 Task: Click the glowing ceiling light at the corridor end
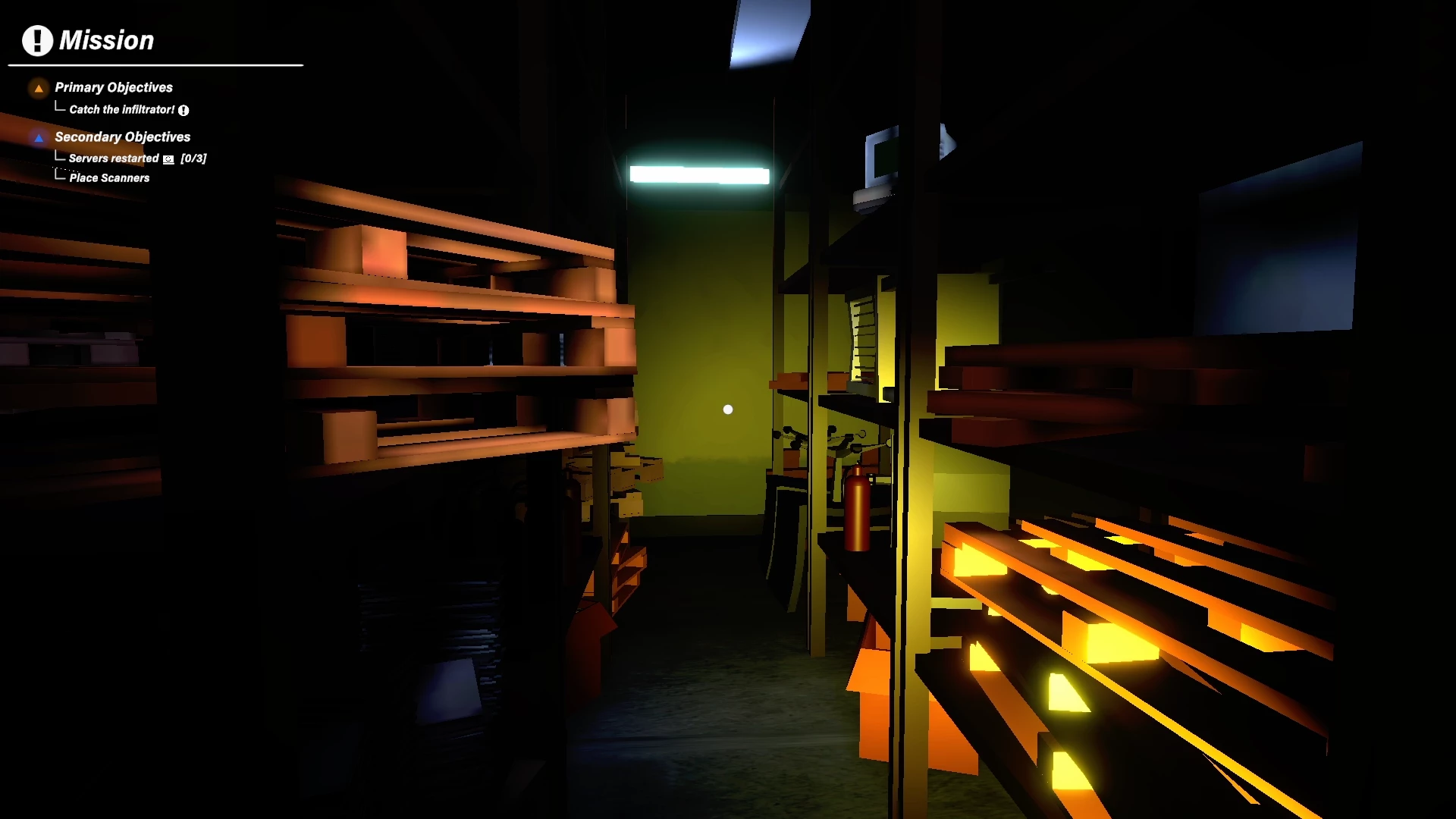click(698, 174)
